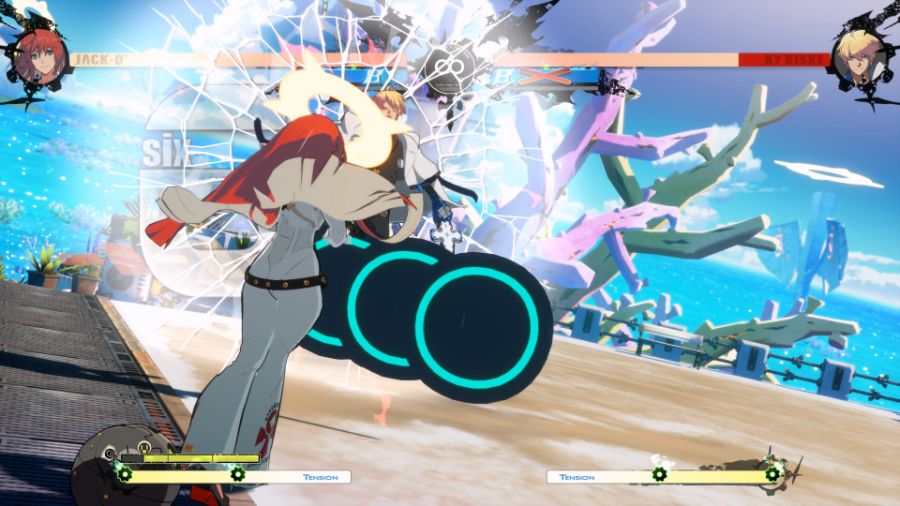This screenshot has width=900, height=506.
Task: Select Ky Kiske's character portrait
Action: pos(861,55)
